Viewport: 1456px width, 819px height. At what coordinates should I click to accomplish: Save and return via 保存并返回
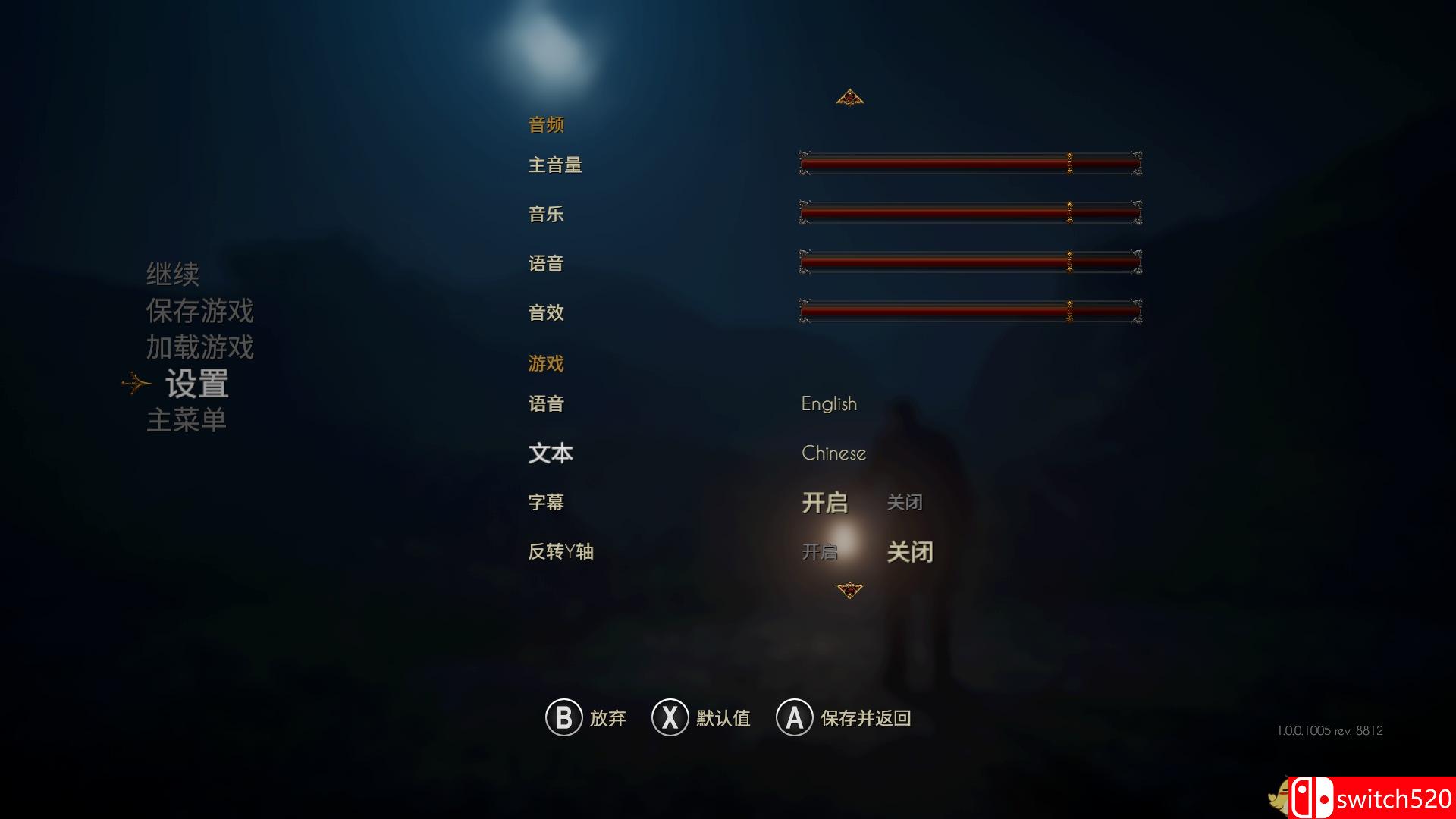864,718
